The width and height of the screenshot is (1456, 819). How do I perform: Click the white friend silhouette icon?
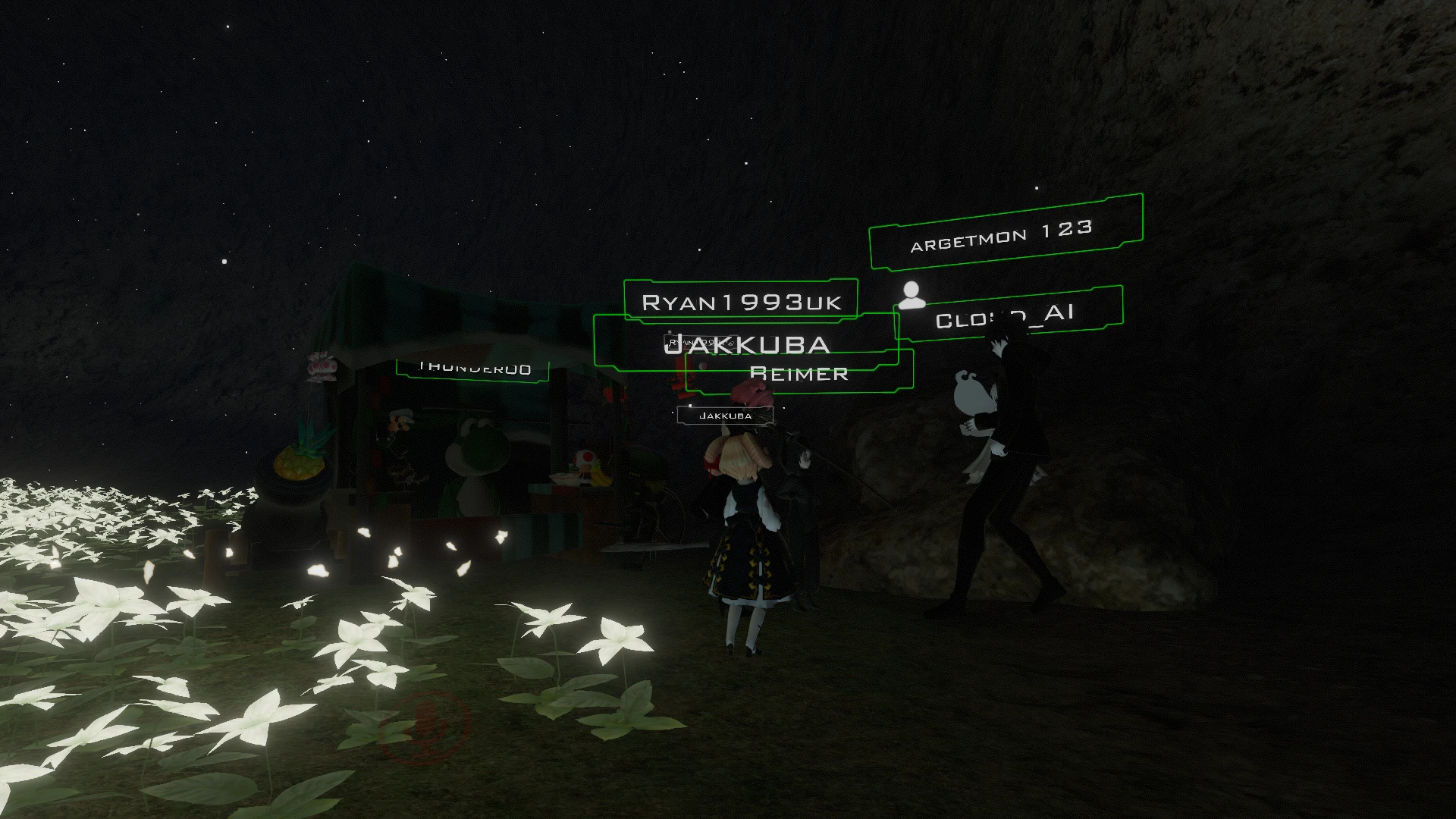coord(912,295)
